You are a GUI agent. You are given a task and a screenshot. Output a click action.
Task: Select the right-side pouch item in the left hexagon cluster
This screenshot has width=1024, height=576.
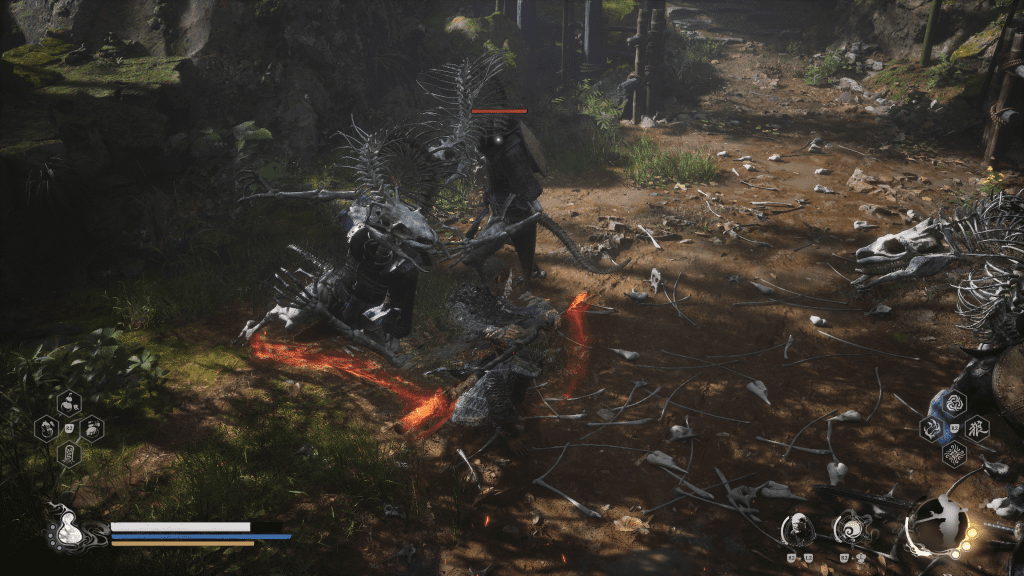point(92,429)
